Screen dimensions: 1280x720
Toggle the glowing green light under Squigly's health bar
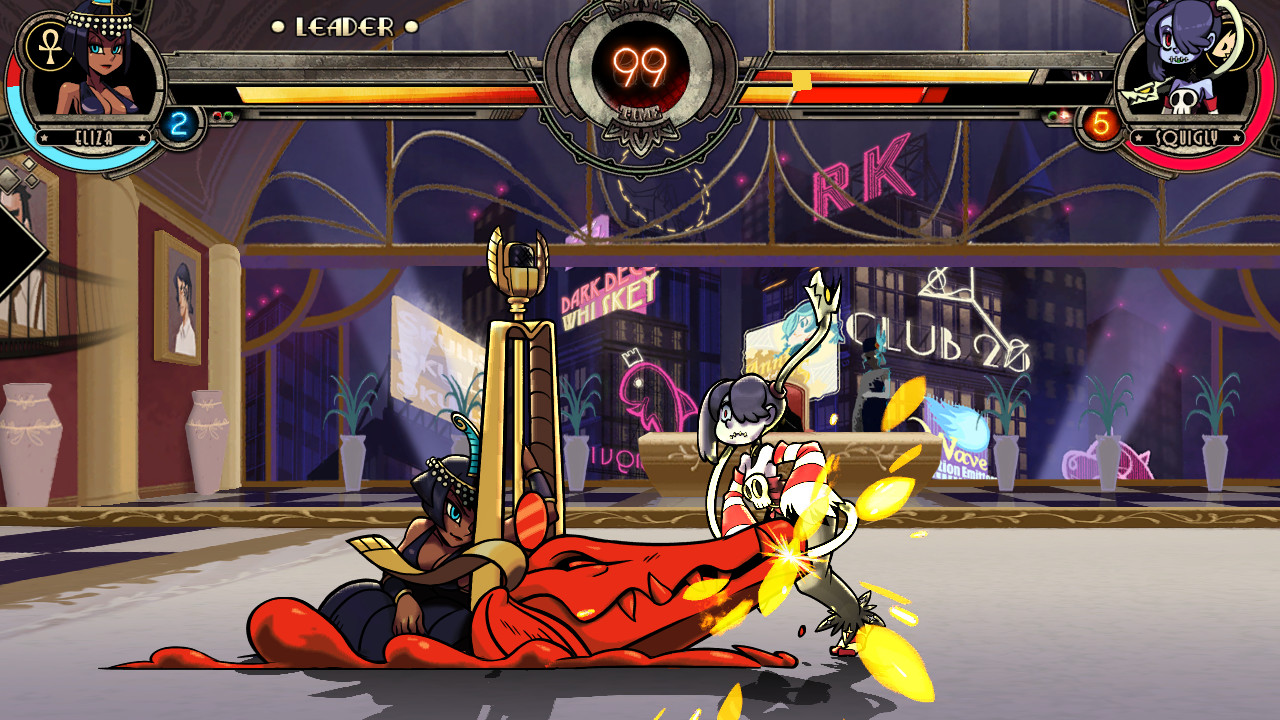click(x=1052, y=115)
